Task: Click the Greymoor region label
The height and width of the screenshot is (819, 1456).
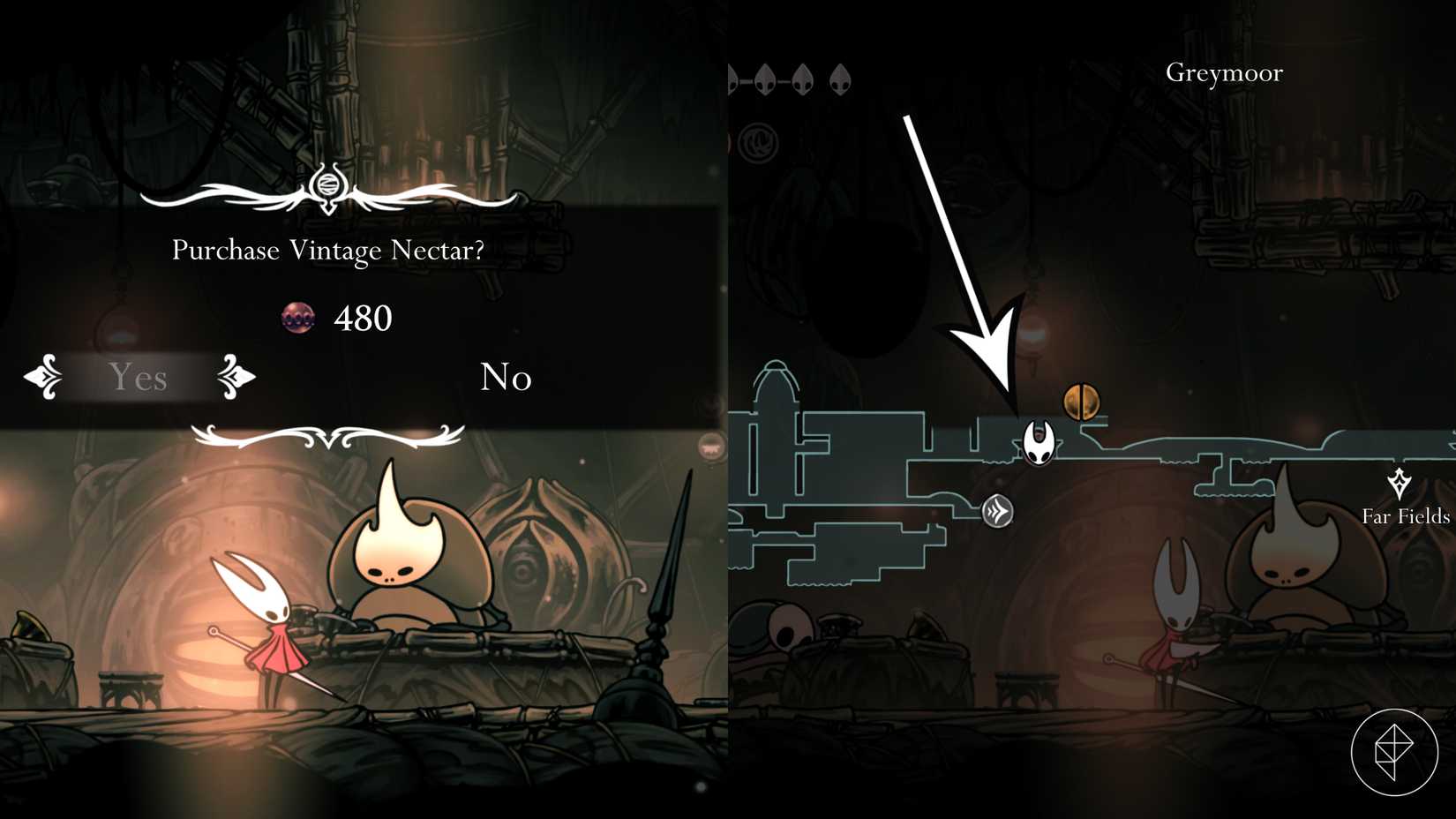Action: tap(1225, 73)
